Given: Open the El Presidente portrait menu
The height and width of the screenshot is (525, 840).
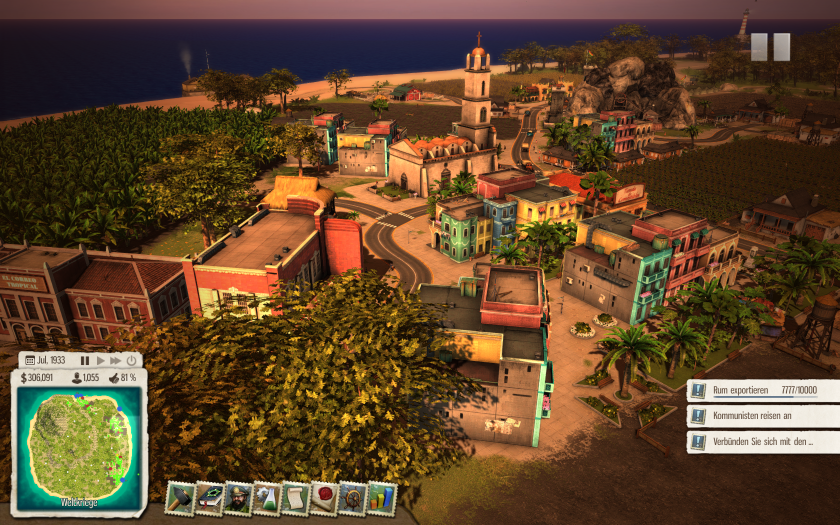Looking at the screenshot, I should (x=238, y=498).
